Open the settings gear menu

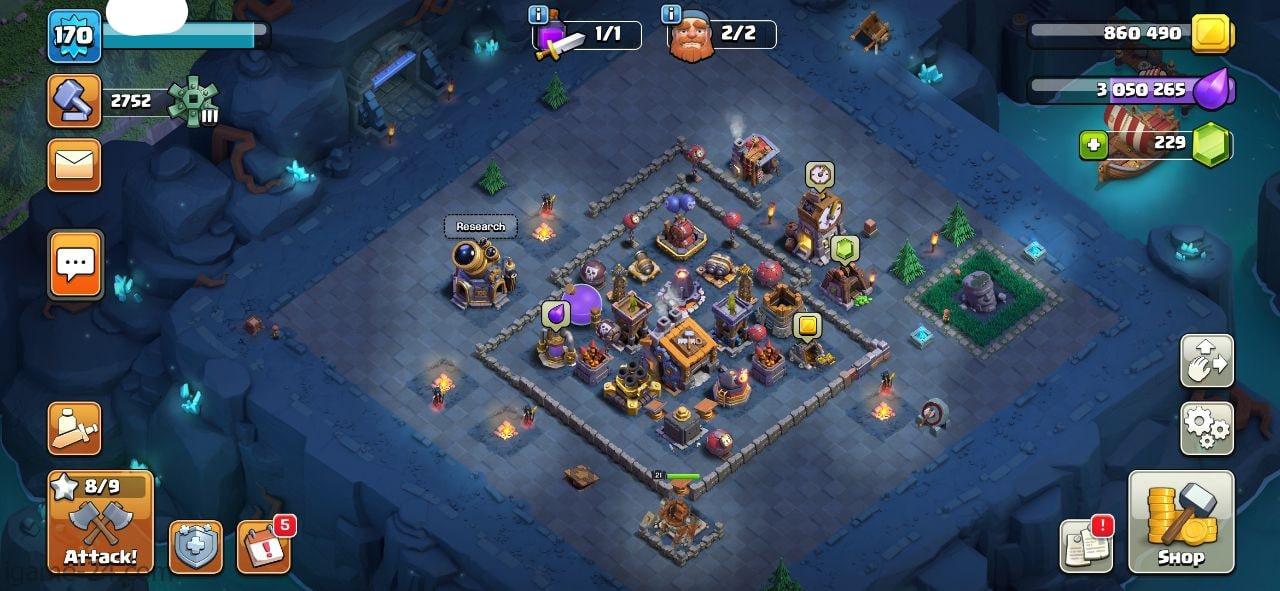[1207, 428]
